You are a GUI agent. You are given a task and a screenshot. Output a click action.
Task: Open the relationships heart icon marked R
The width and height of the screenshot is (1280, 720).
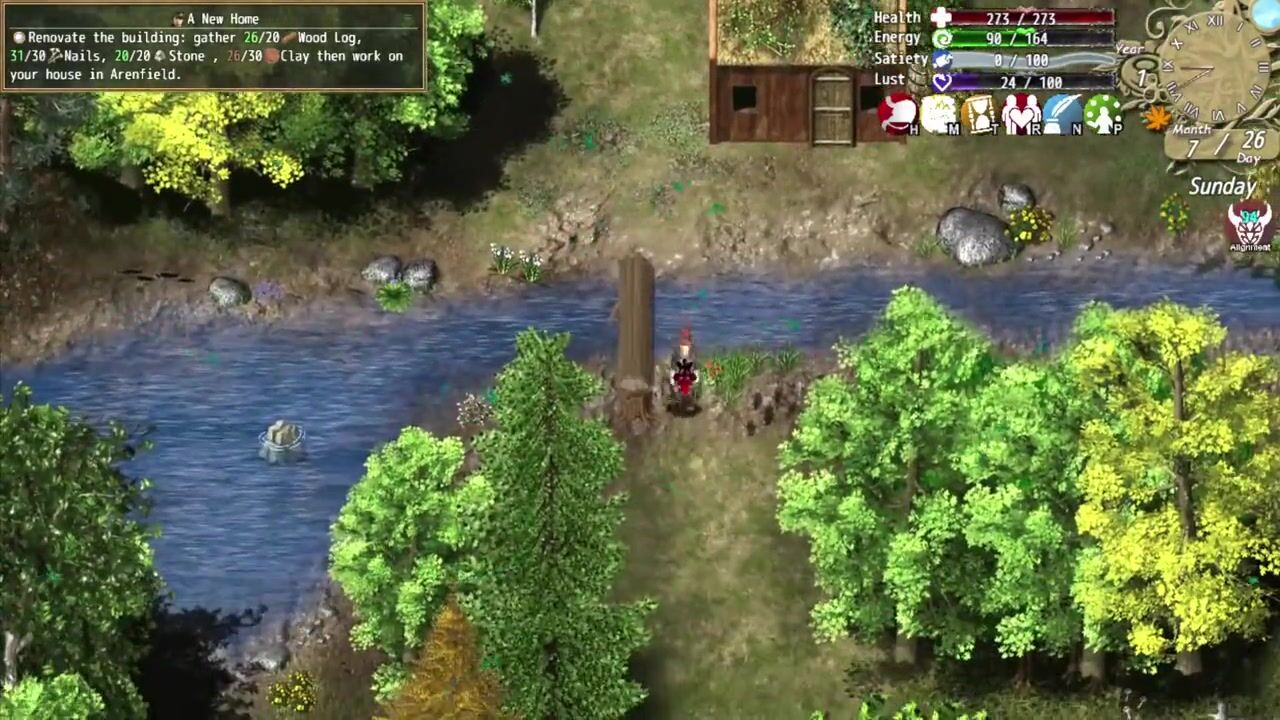[x=1021, y=114]
